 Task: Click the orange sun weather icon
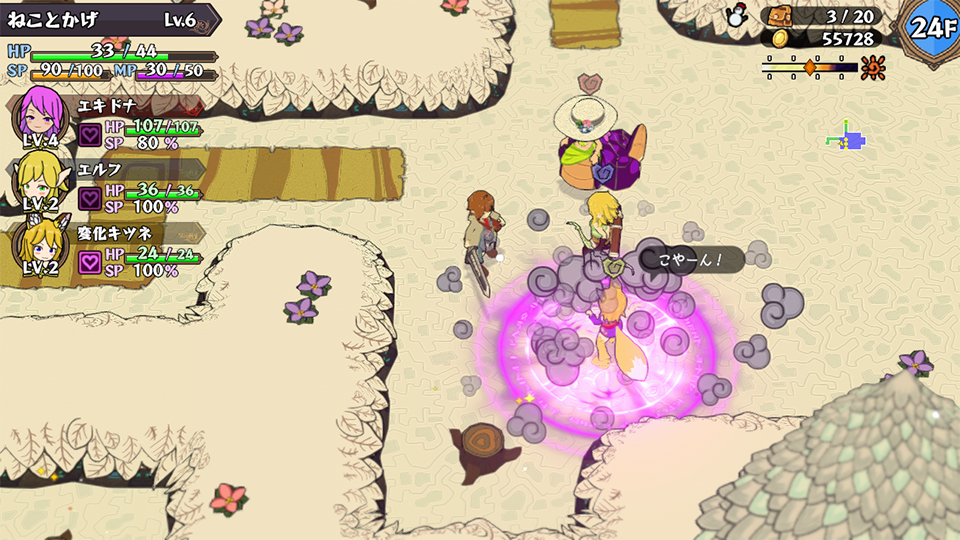click(873, 67)
